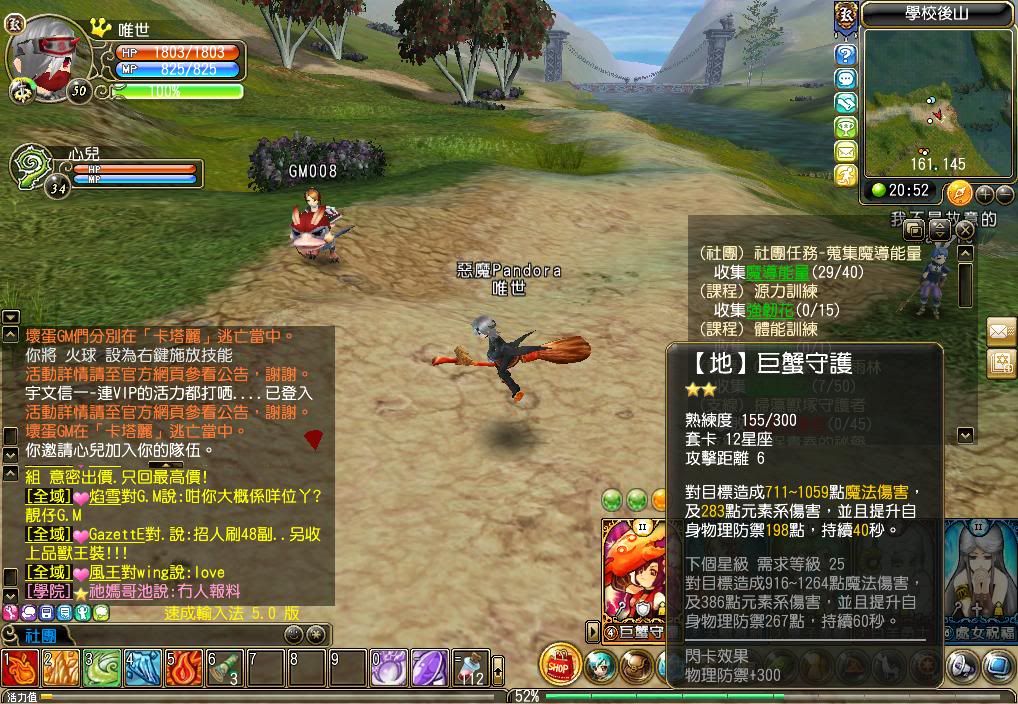1018x704 pixels.
Task: Use the scroll item in slot 6
Action: coord(224,667)
